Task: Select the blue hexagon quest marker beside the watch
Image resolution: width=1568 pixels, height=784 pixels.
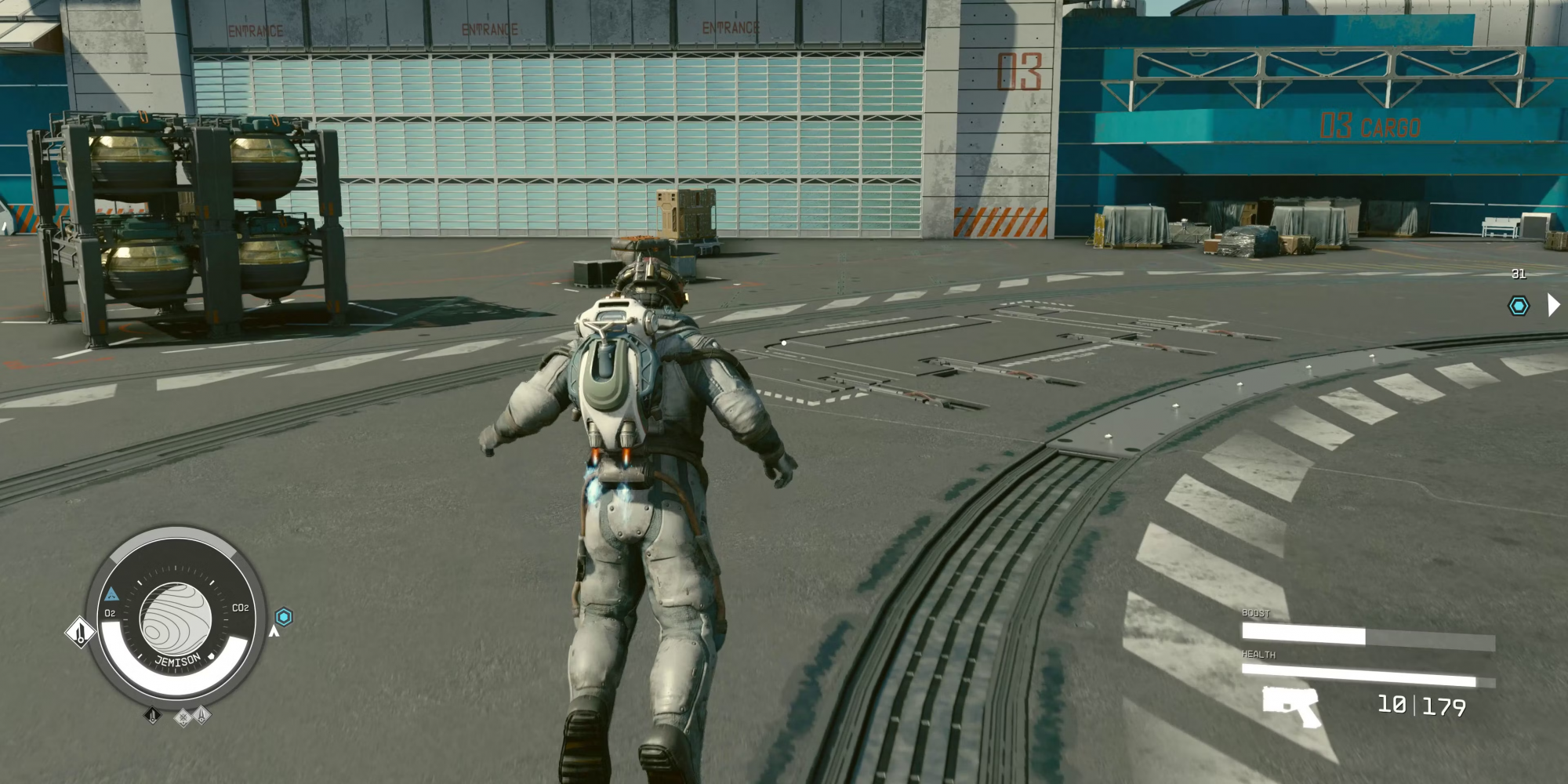Action: [284, 617]
